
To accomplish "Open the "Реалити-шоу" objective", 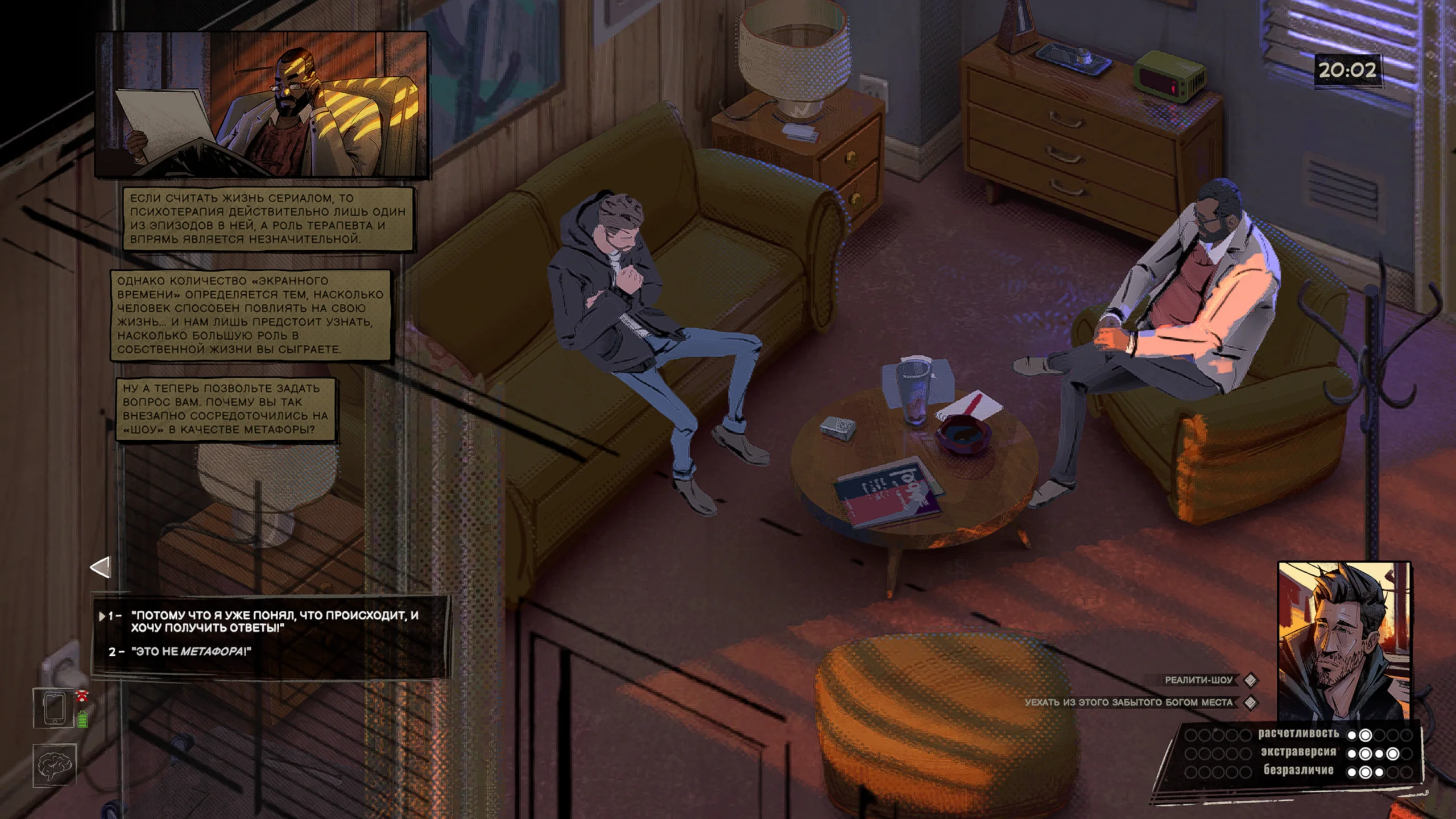I will (x=1198, y=680).
